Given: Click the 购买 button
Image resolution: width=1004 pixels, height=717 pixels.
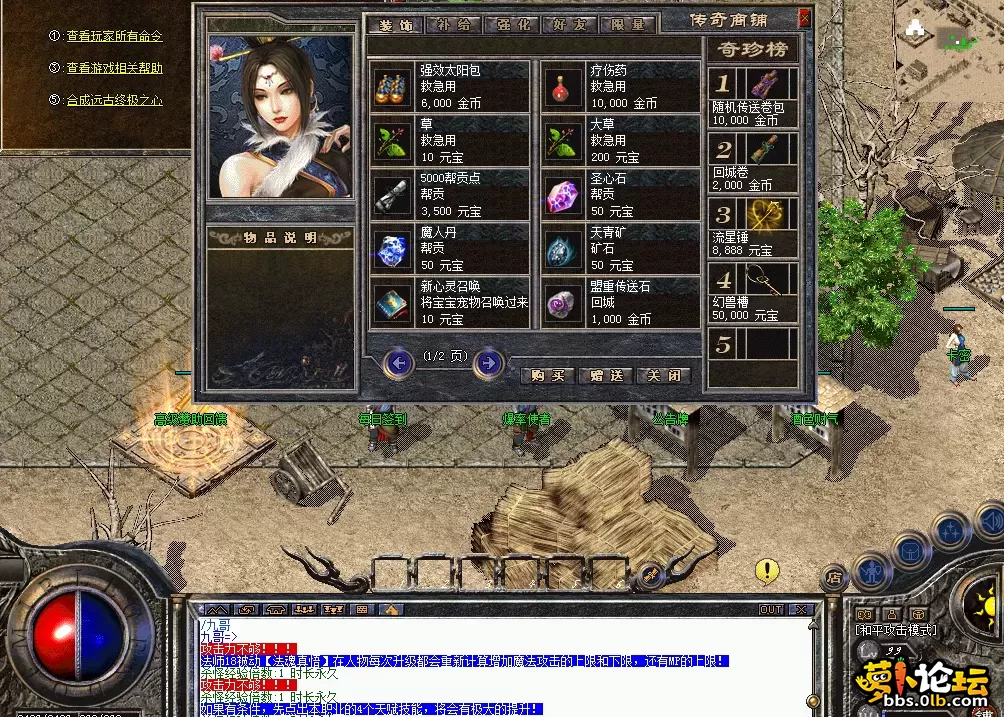Looking at the screenshot, I should pyautogui.click(x=548, y=375).
